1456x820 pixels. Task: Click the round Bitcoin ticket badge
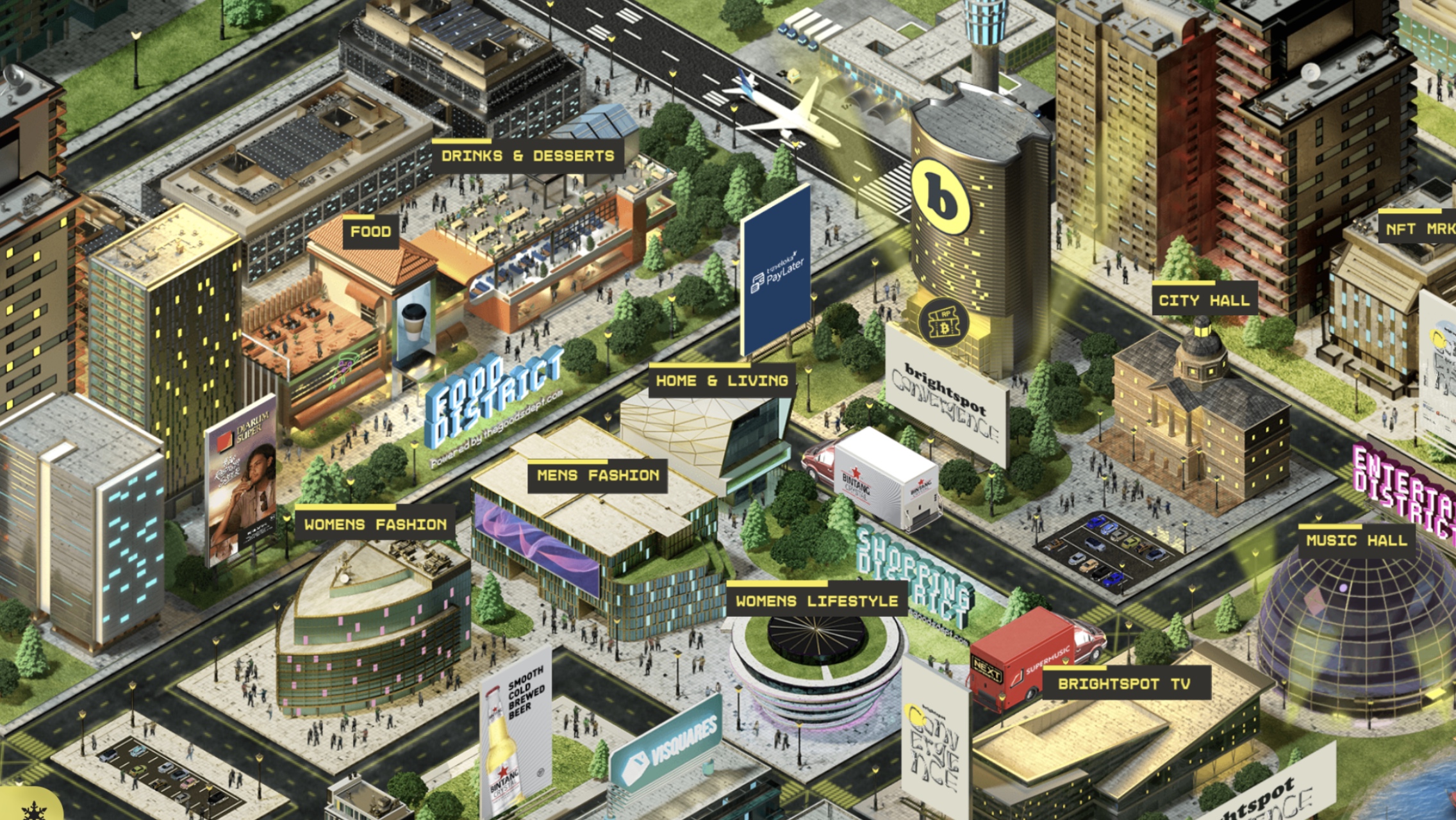click(943, 322)
